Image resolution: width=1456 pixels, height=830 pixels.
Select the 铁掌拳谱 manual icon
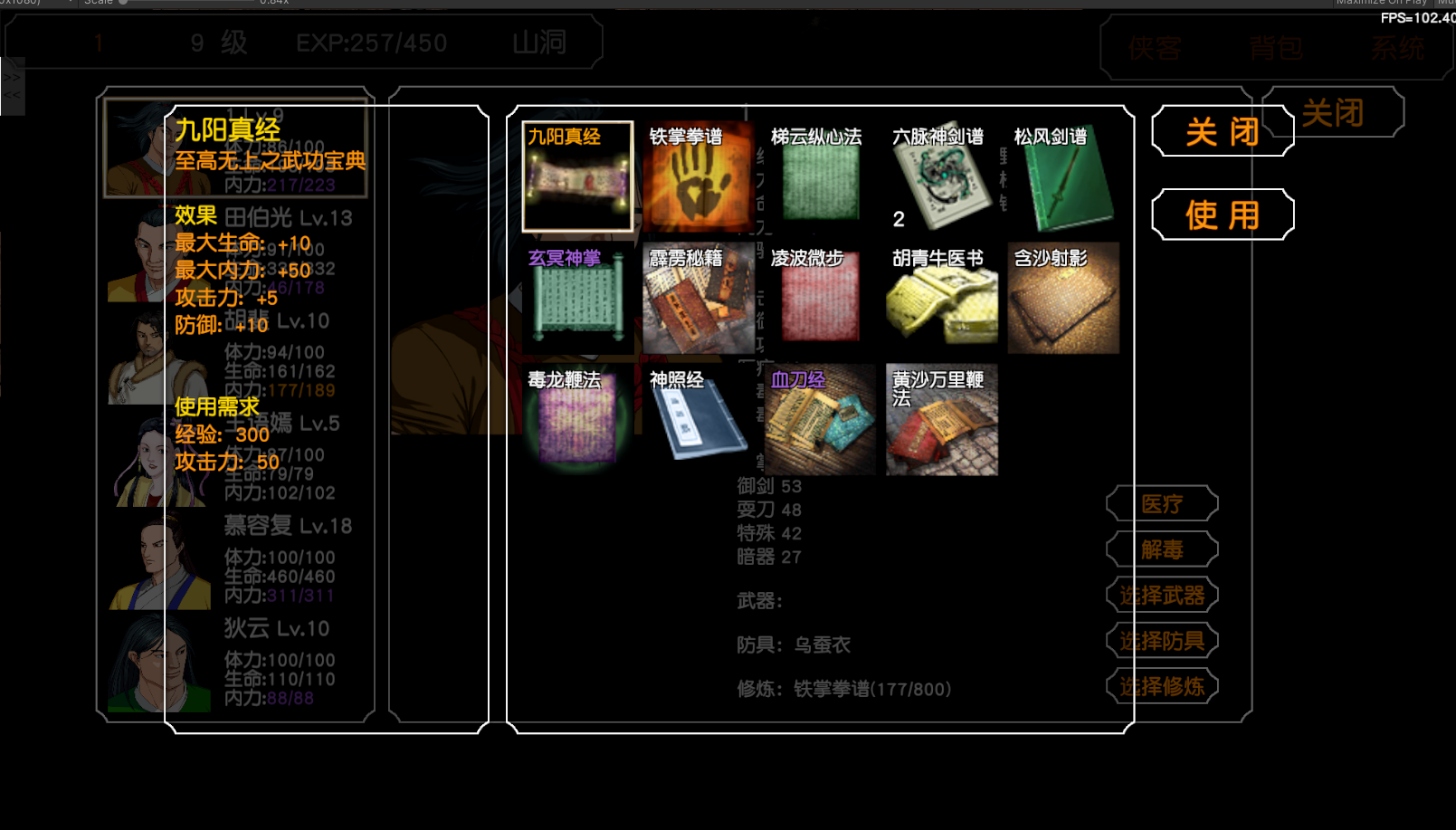click(700, 178)
